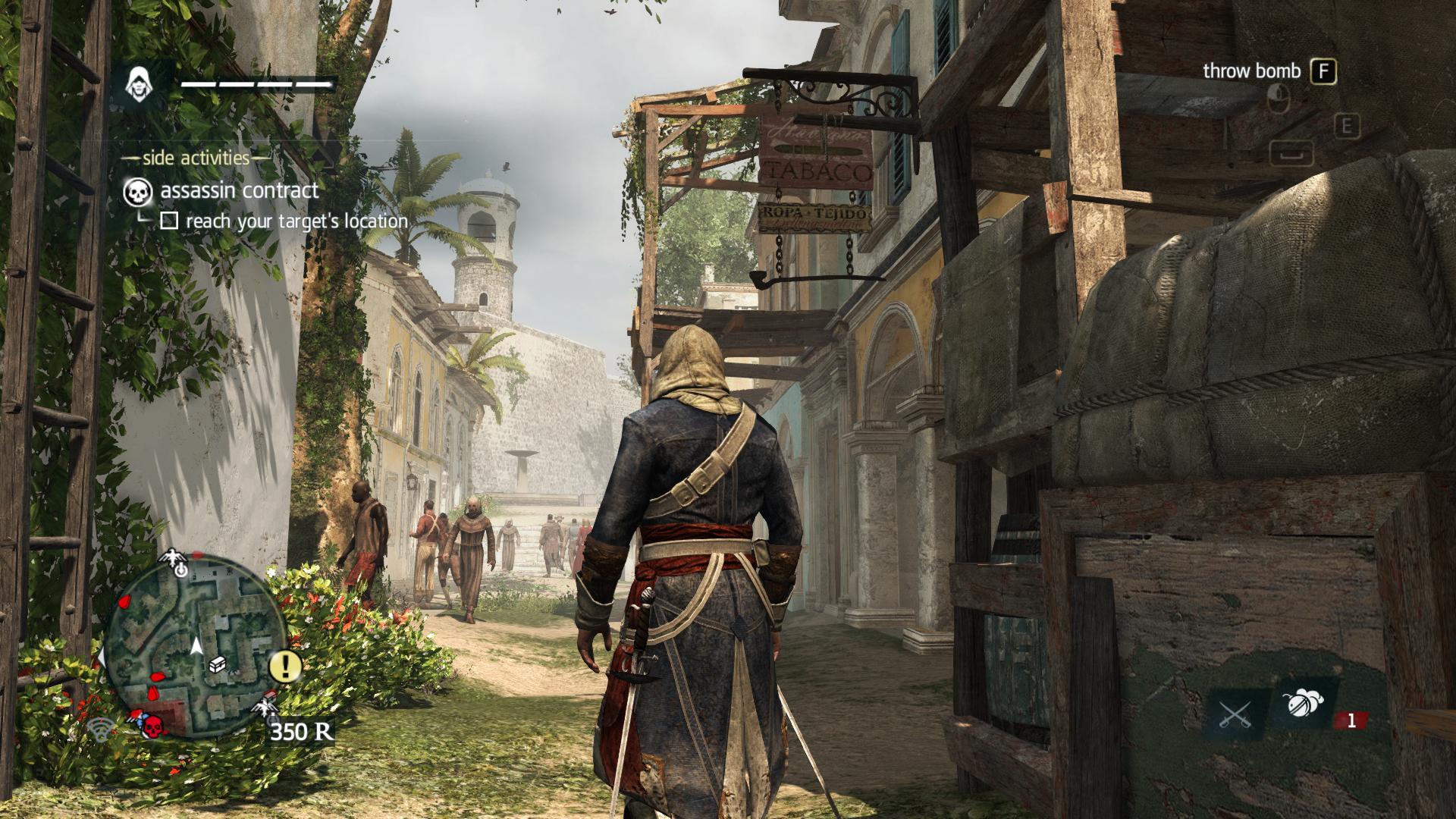Select the red skull target marker
The width and height of the screenshot is (1456, 819).
pyautogui.click(x=153, y=726)
